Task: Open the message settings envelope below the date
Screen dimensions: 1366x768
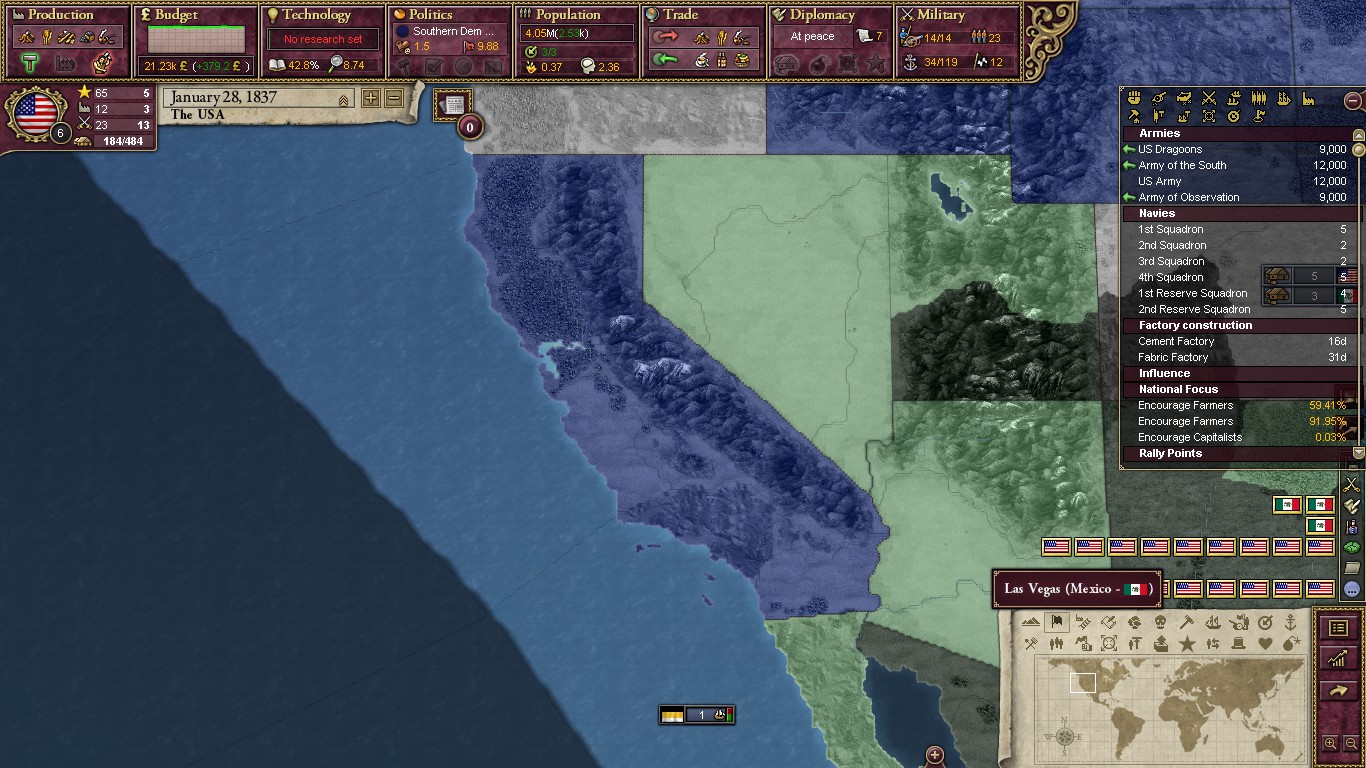Action: (453, 103)
